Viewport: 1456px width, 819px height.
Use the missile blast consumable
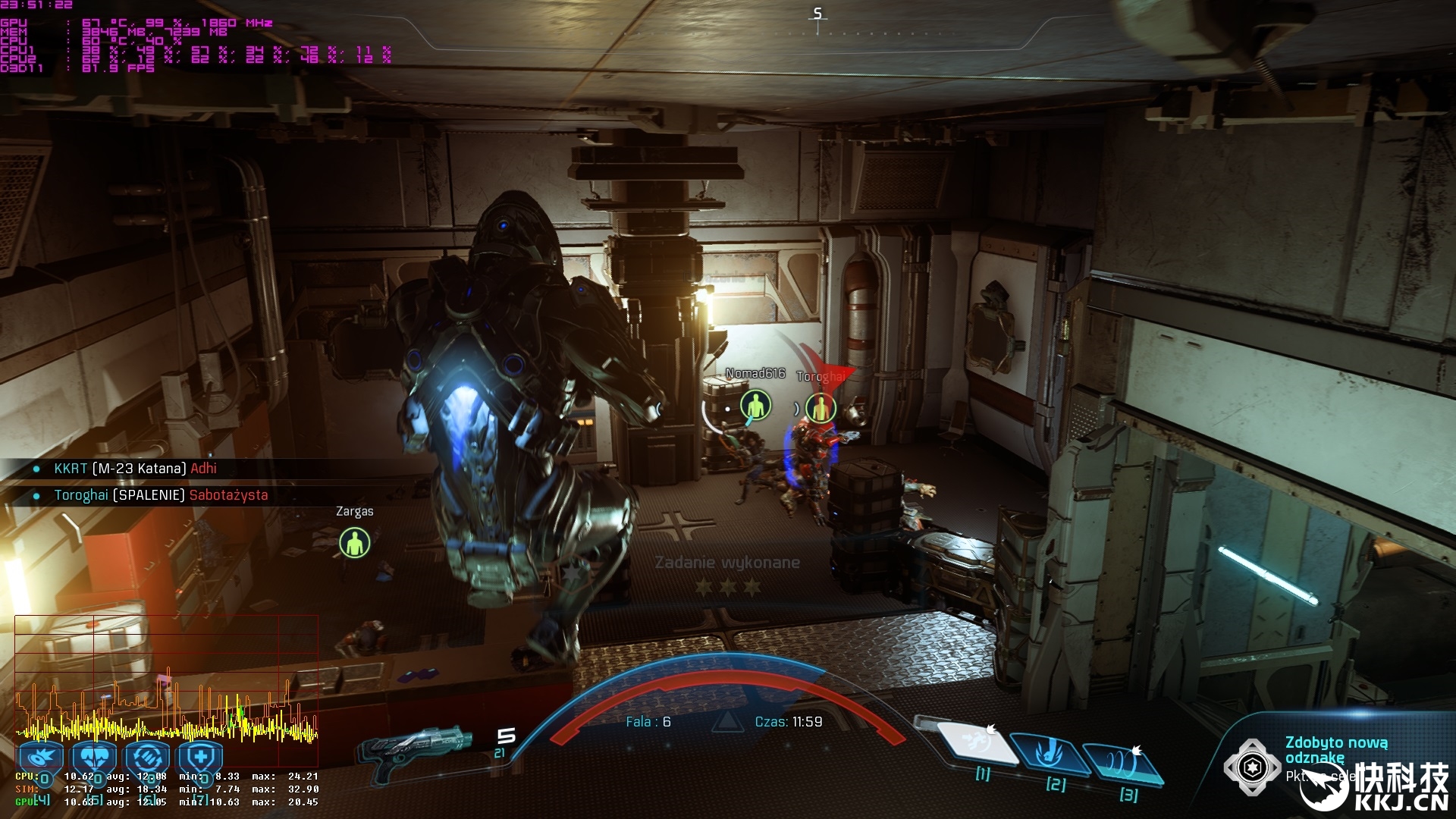click(41, 757)
